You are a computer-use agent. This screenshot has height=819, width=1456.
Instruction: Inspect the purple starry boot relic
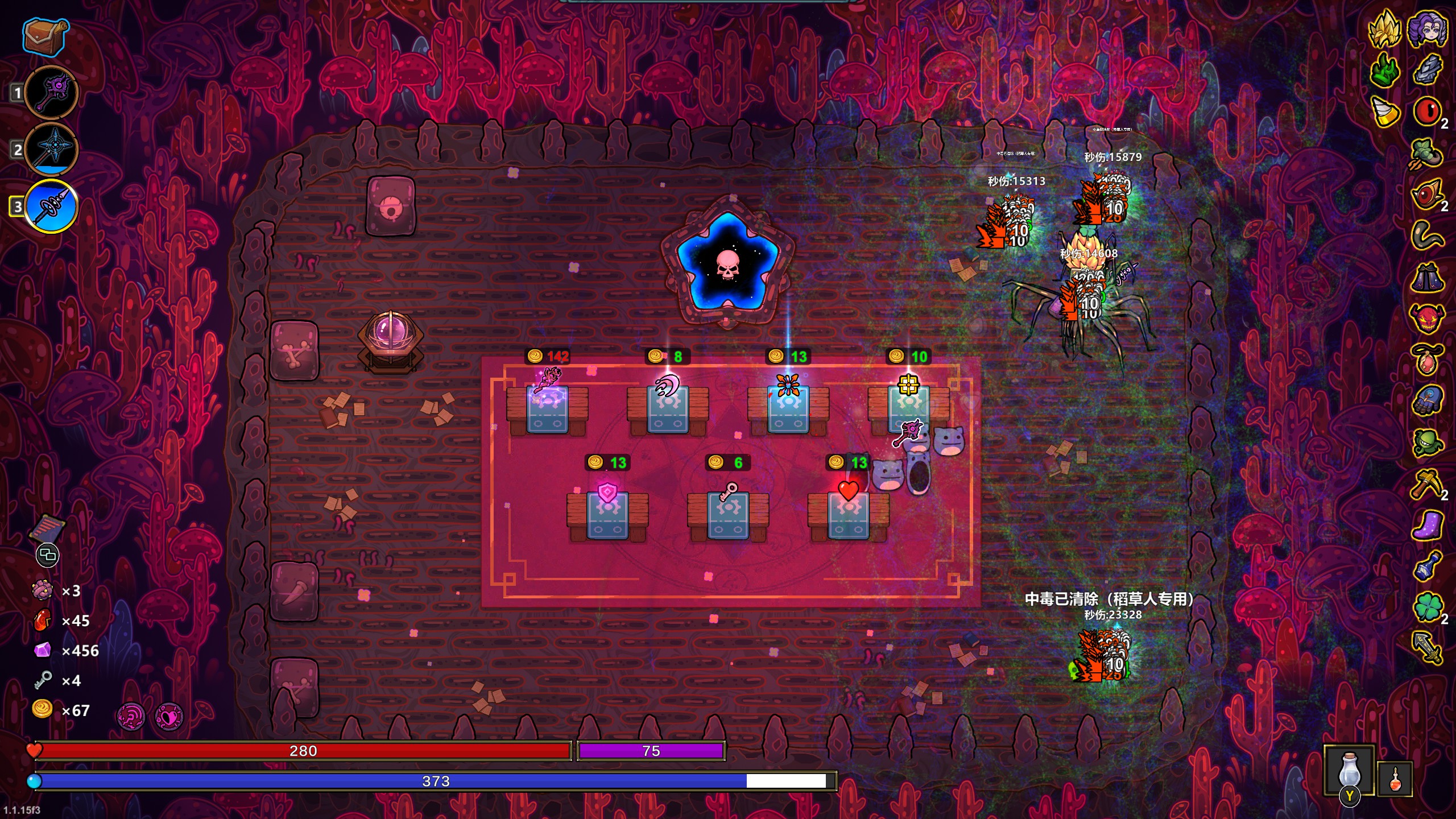pos(1426,524)
